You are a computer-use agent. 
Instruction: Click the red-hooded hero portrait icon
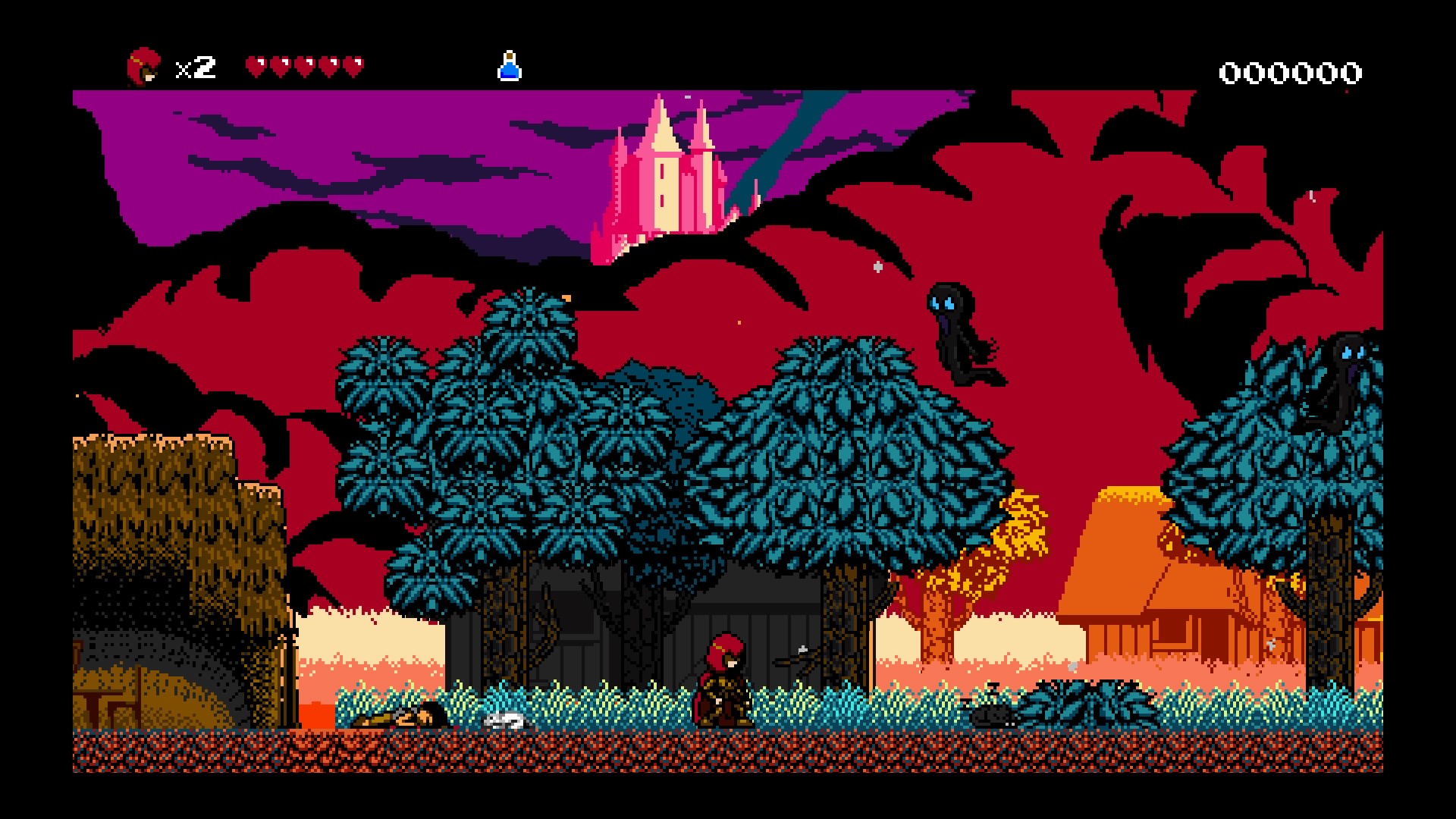point(143,67)
